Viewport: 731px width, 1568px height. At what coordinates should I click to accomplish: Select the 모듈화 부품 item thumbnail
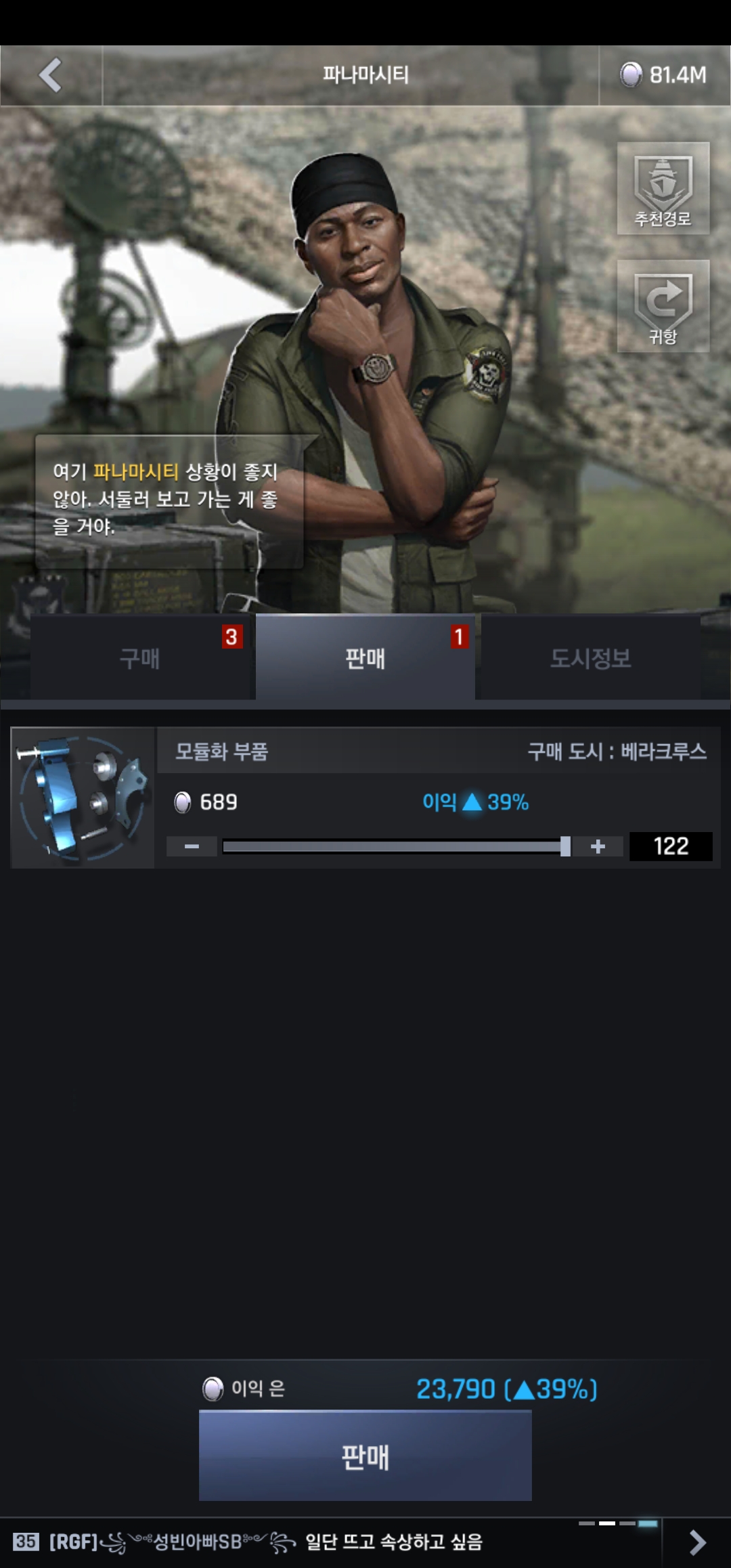(83, 798)
